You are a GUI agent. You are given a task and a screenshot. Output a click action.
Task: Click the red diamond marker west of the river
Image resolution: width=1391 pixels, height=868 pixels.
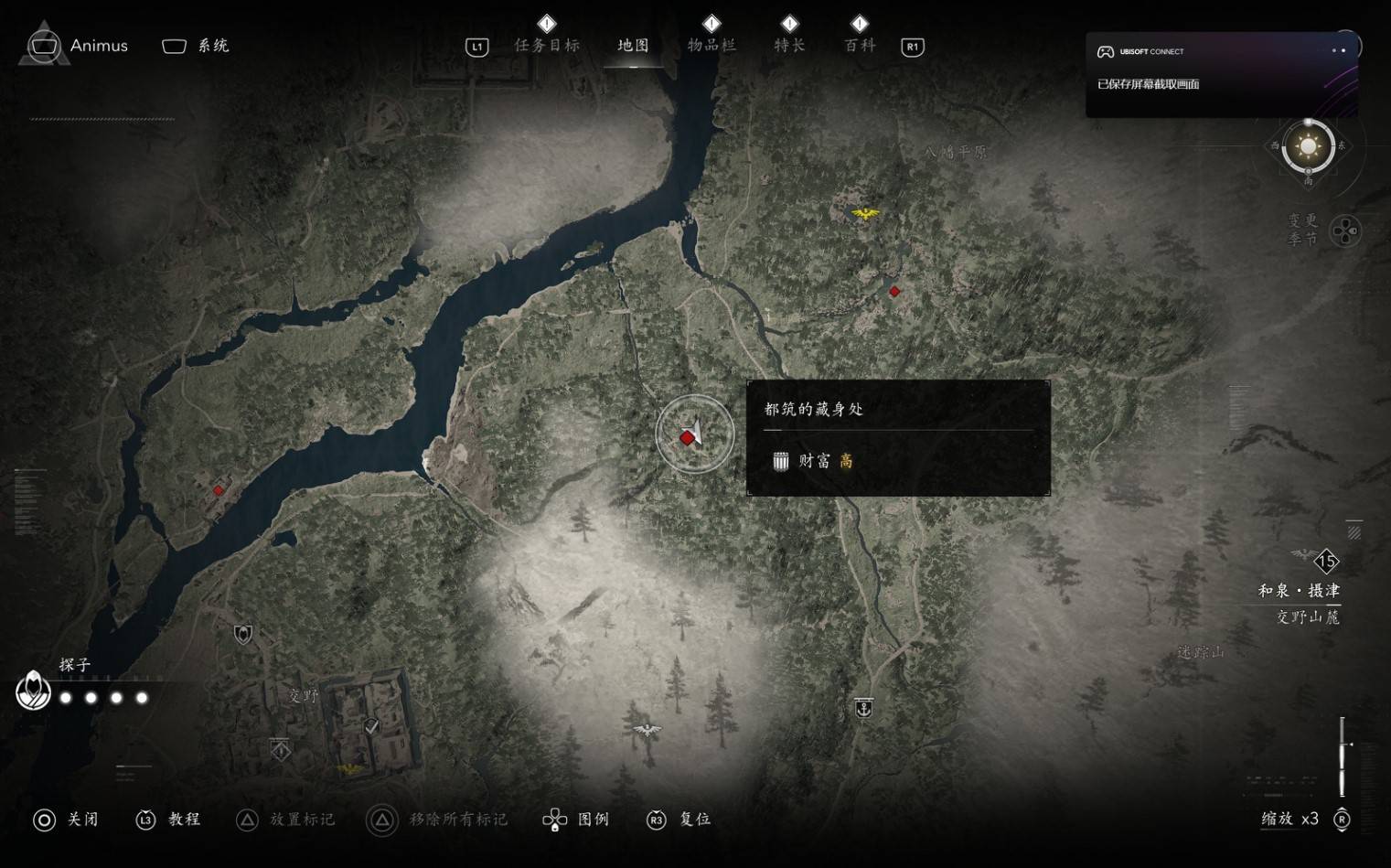219,490
